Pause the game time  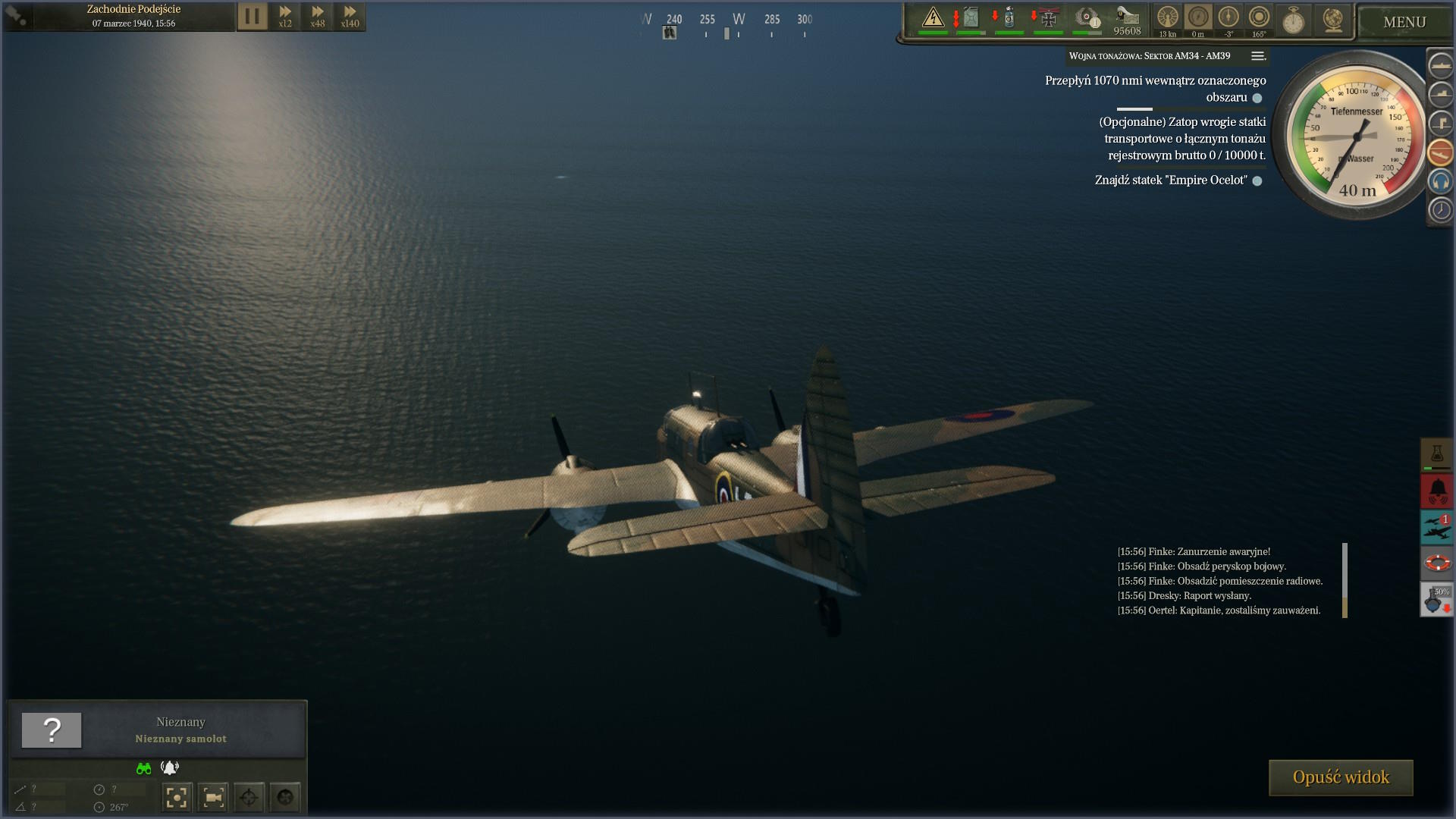(253, 16)
